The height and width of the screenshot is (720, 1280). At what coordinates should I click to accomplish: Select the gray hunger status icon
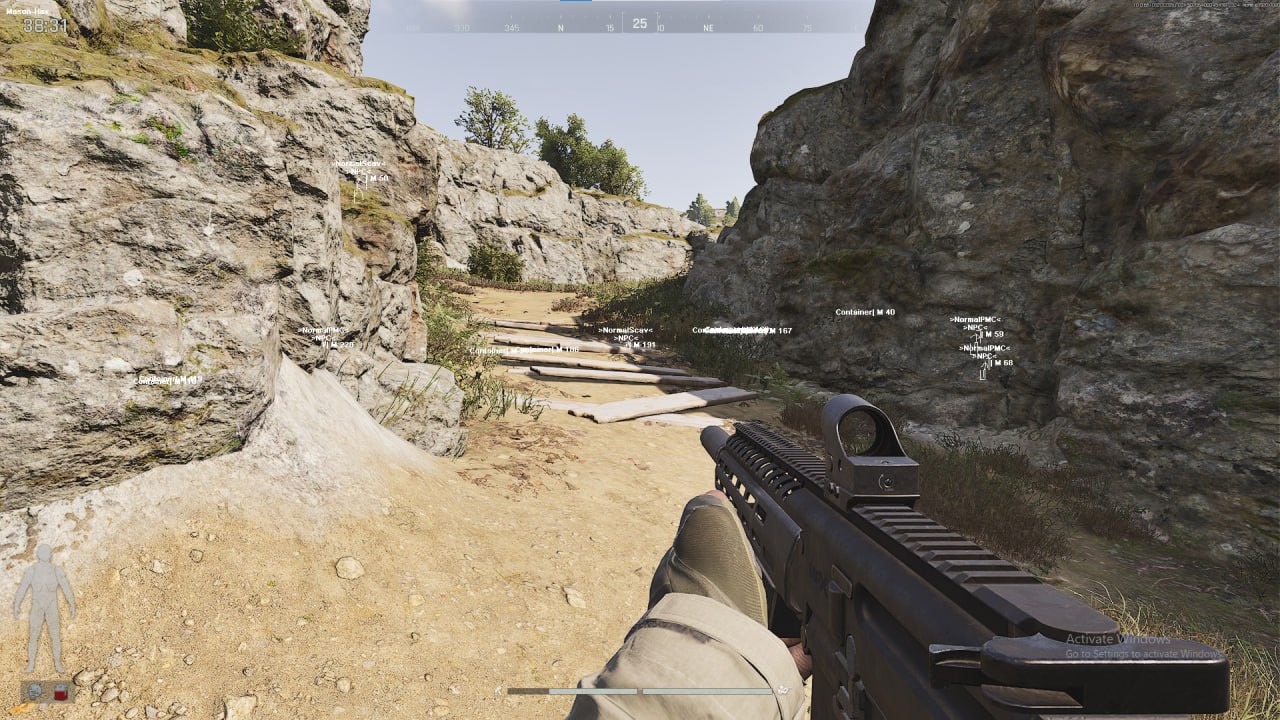[36, 691]
